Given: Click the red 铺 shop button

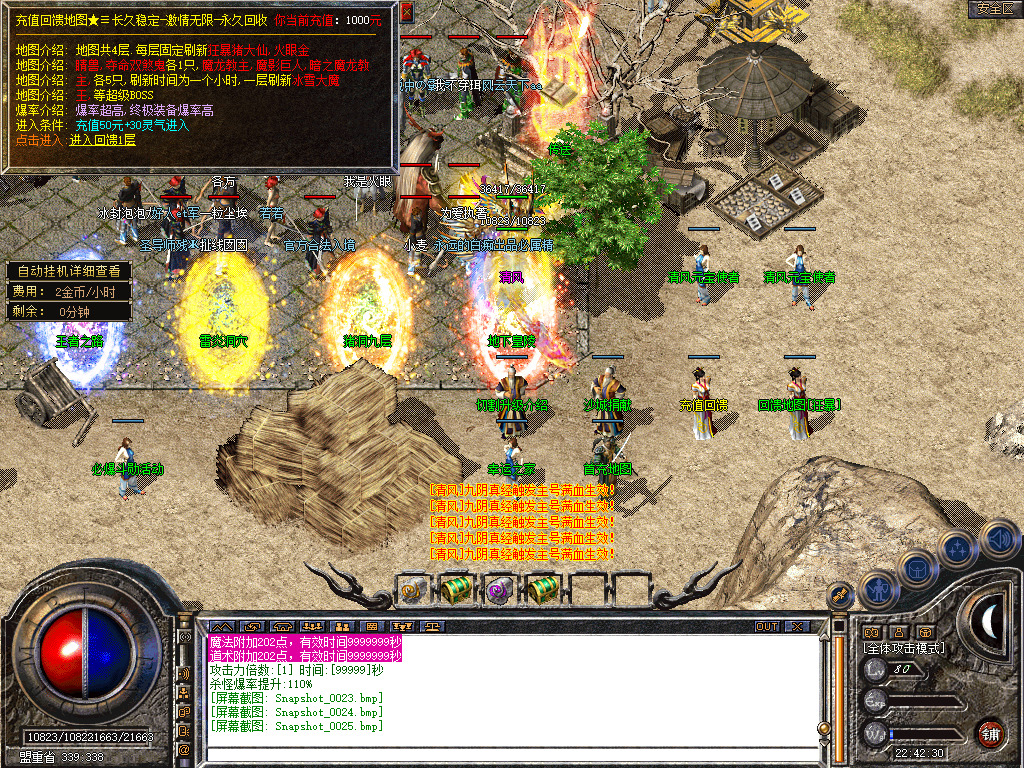Looking at the screenshot, I should (990, 733).
